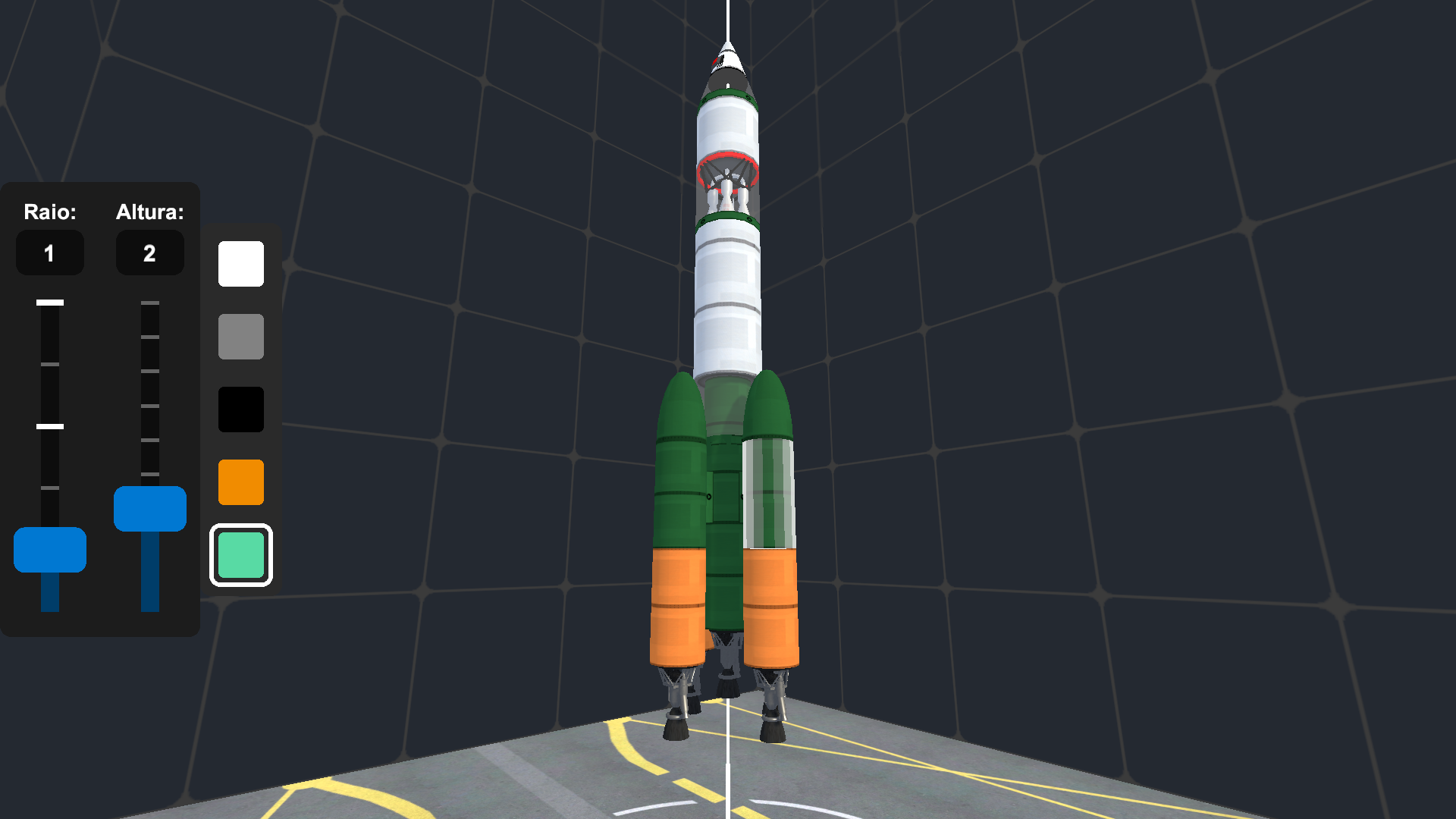Click the Raio slider handle

pyautogui.click(x=50, y=551)
